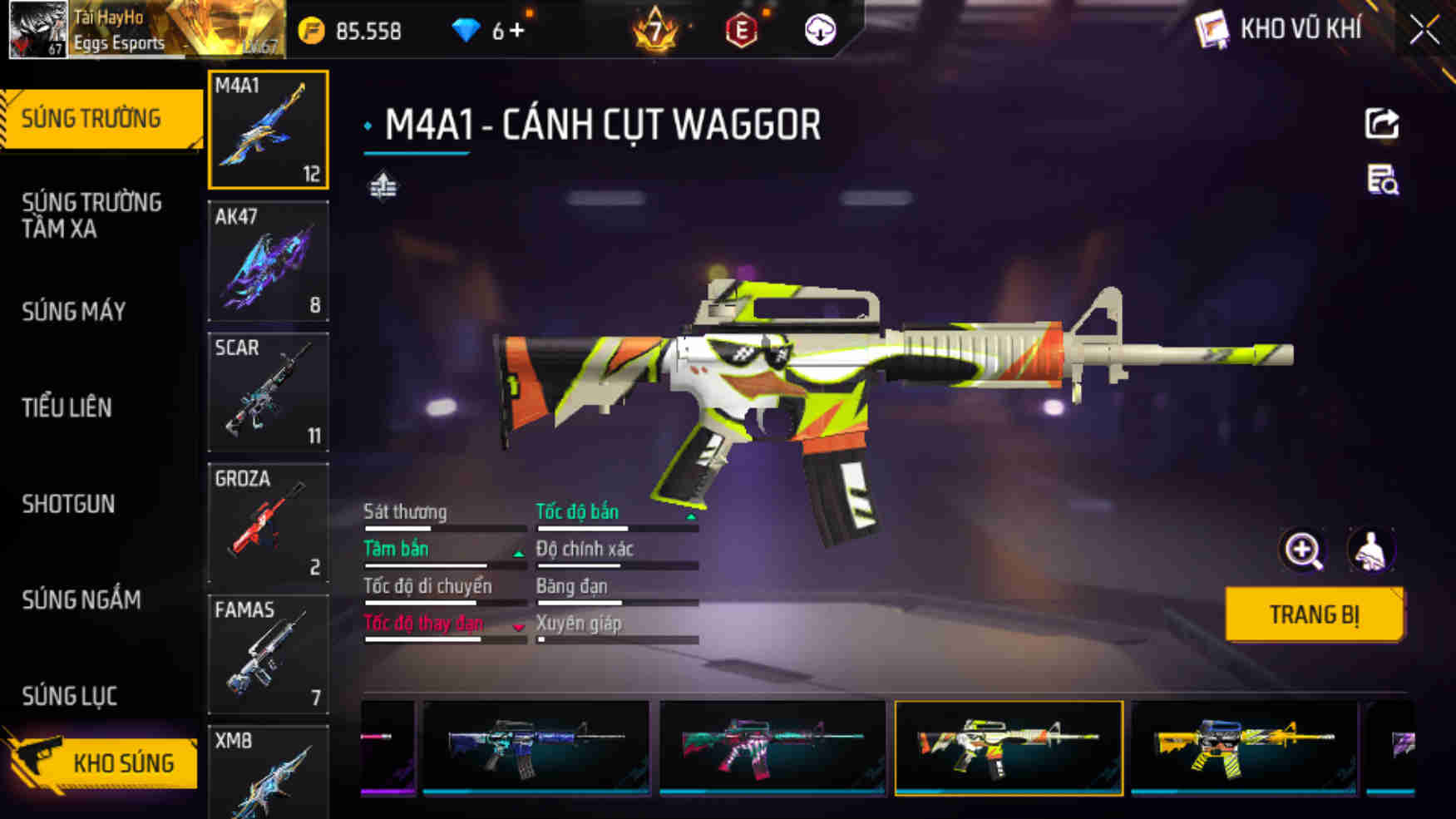Close the weapon armory screen
Screen dimensions: 1456x819
pos(1424,31)
